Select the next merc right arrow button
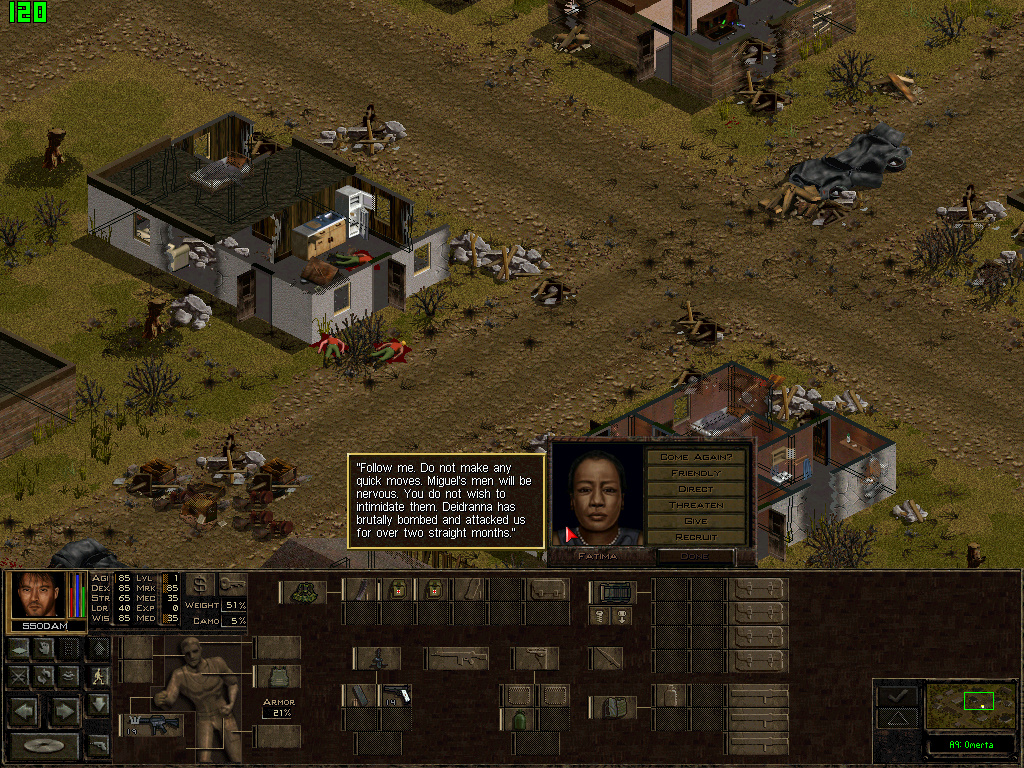Image resolution: width=1024 pixels, height=768 pixels. coord(64,711)
